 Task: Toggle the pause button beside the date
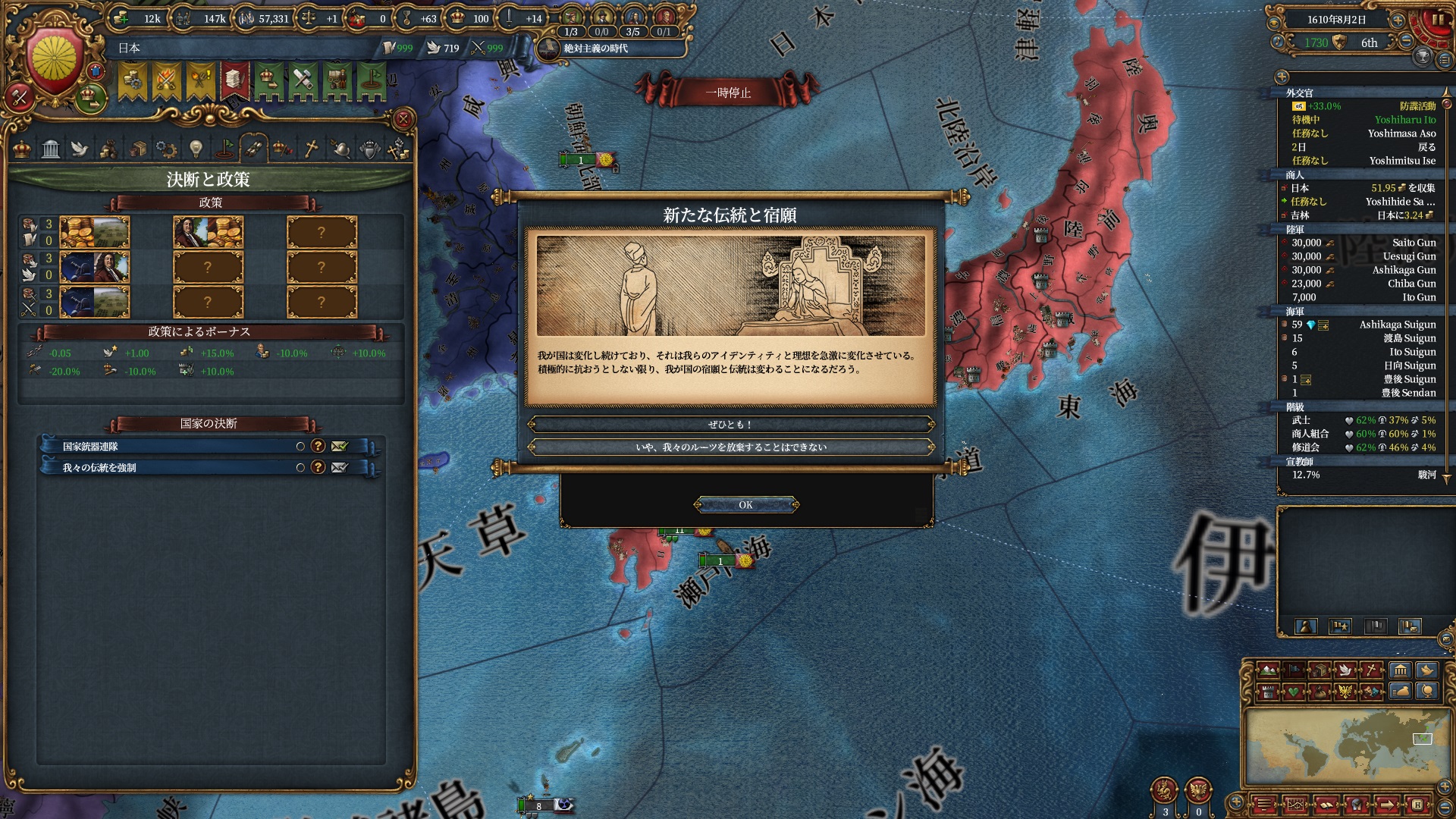pyautogui.click(x=1438, y=20)
